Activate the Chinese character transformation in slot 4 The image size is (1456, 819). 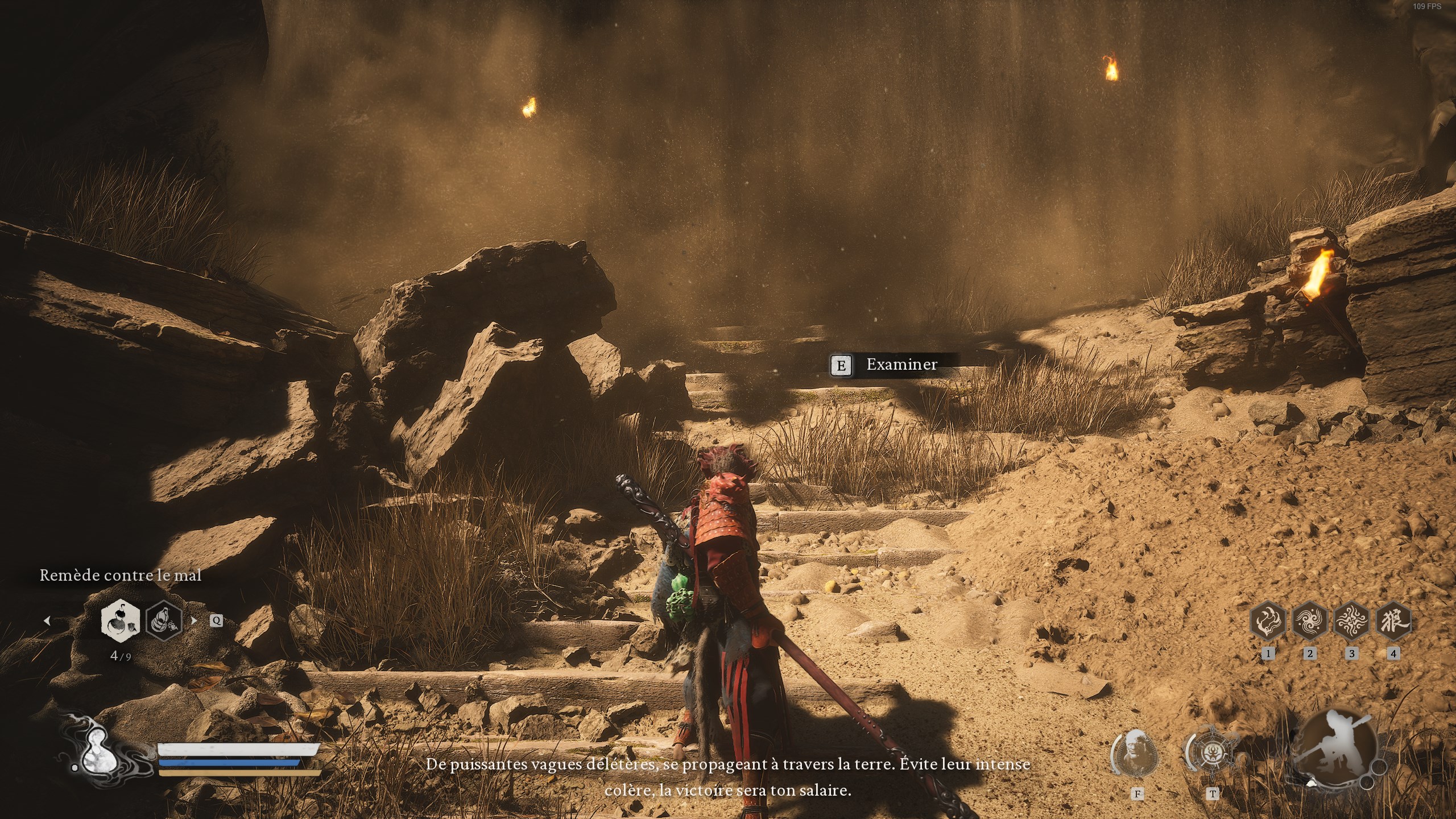tap(1393, 621)
